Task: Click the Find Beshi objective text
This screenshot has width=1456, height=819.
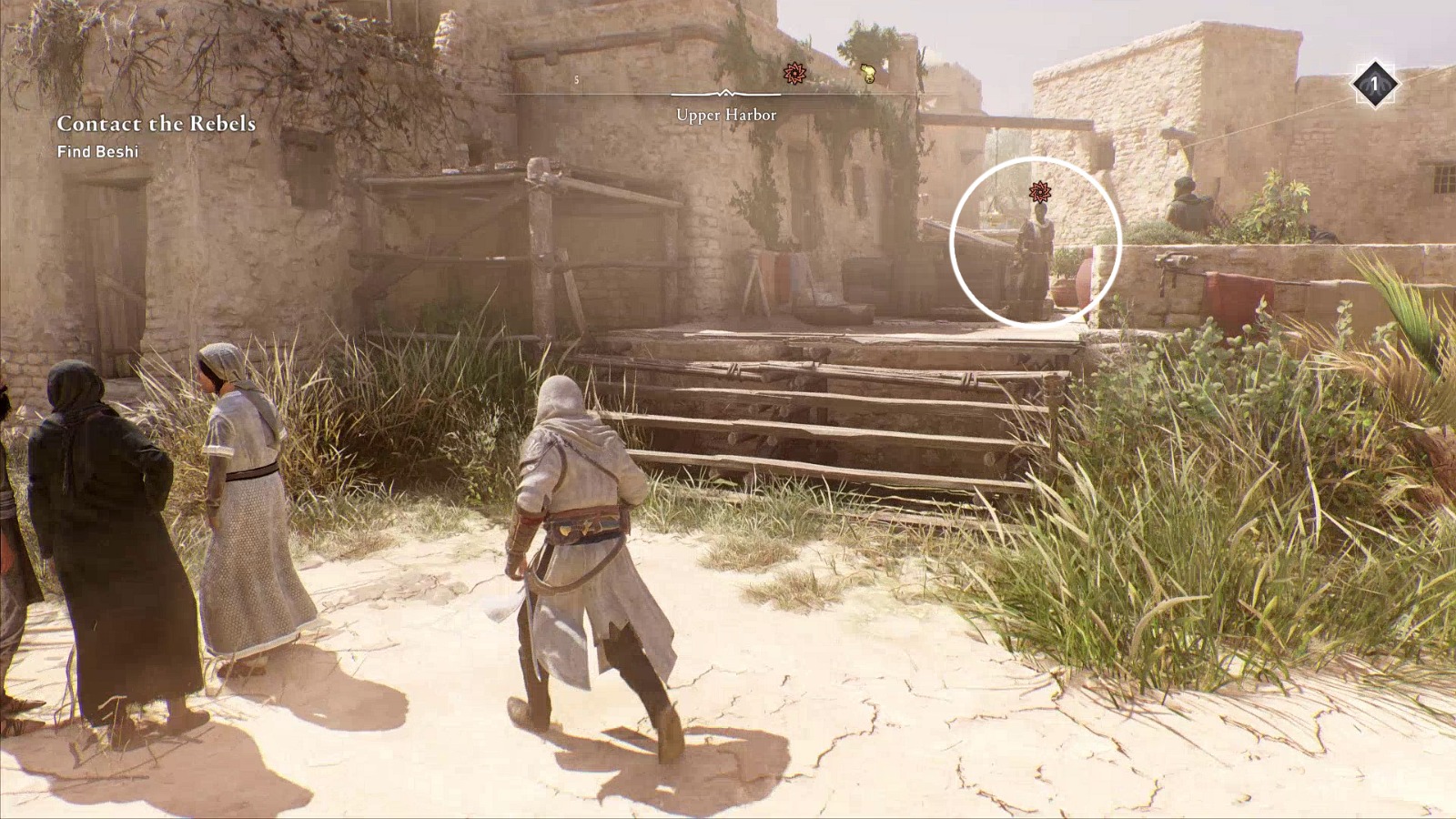Action: [97, 155]
